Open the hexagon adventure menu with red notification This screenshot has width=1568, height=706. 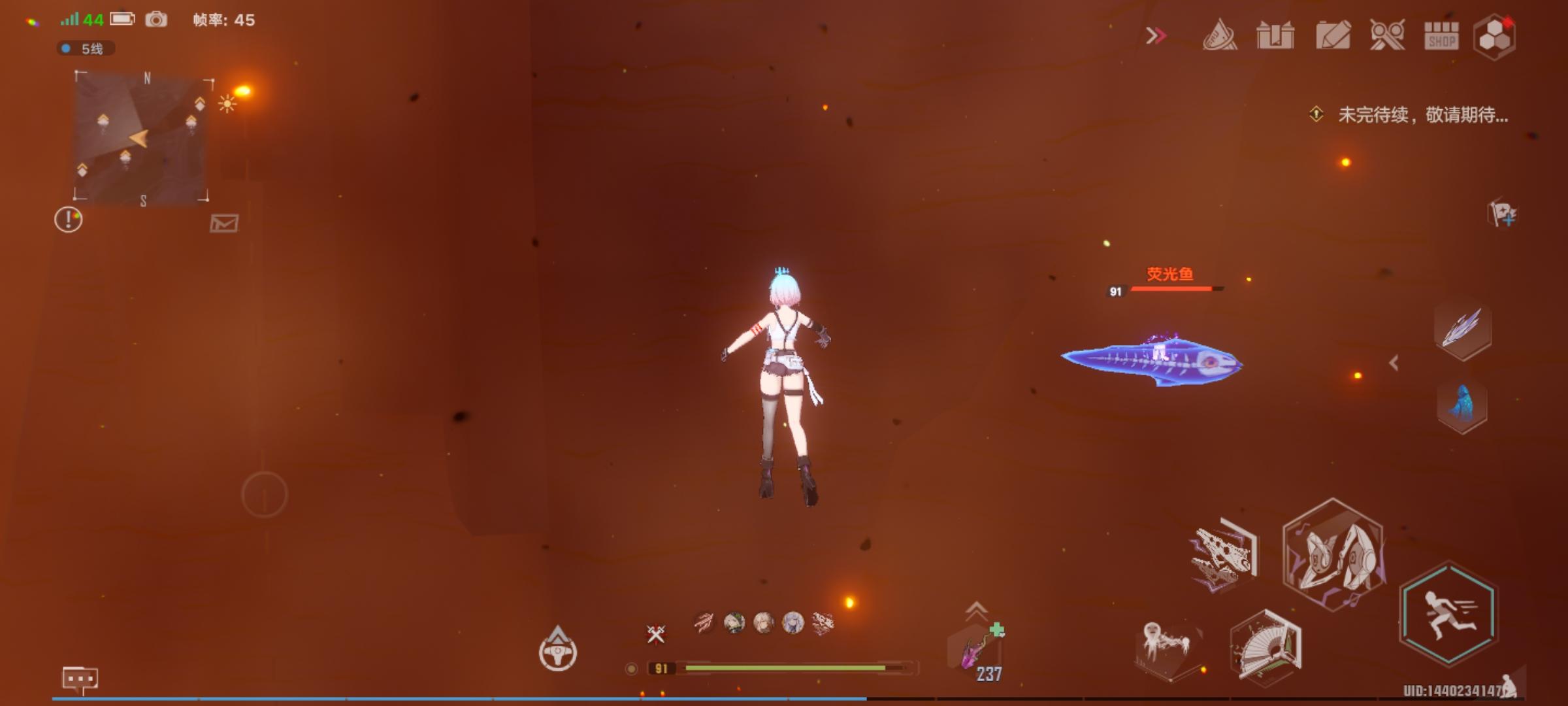coord(1496,37)
